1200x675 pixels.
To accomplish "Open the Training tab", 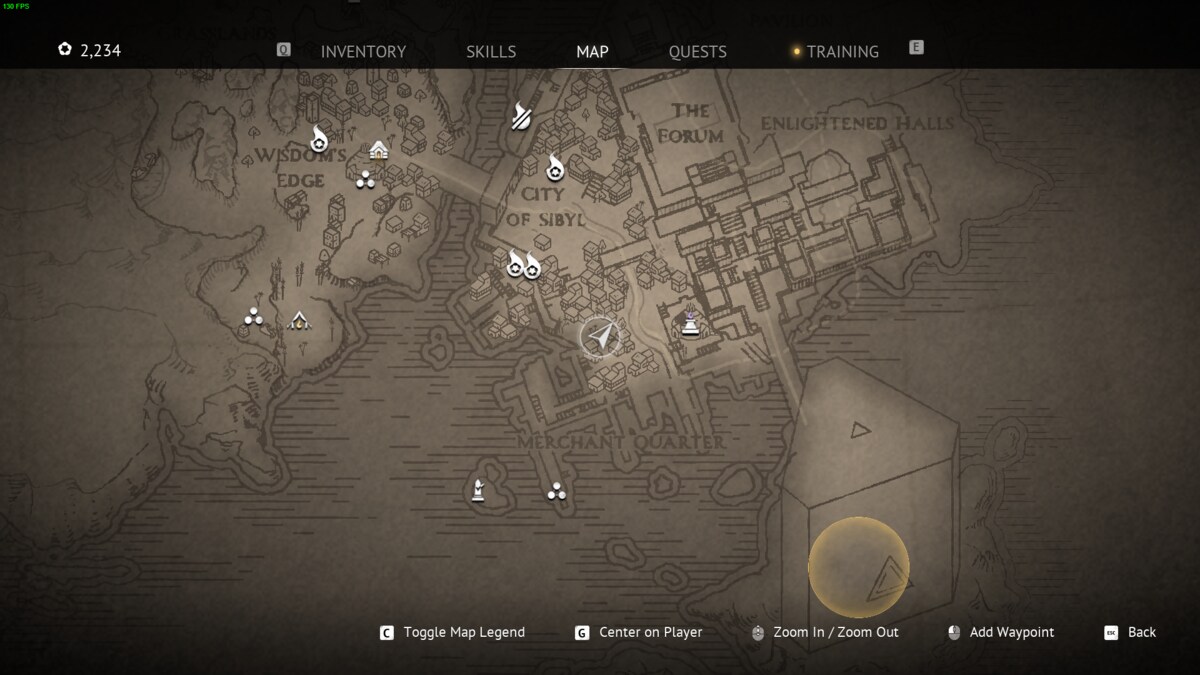I will [x=842, y=52].
